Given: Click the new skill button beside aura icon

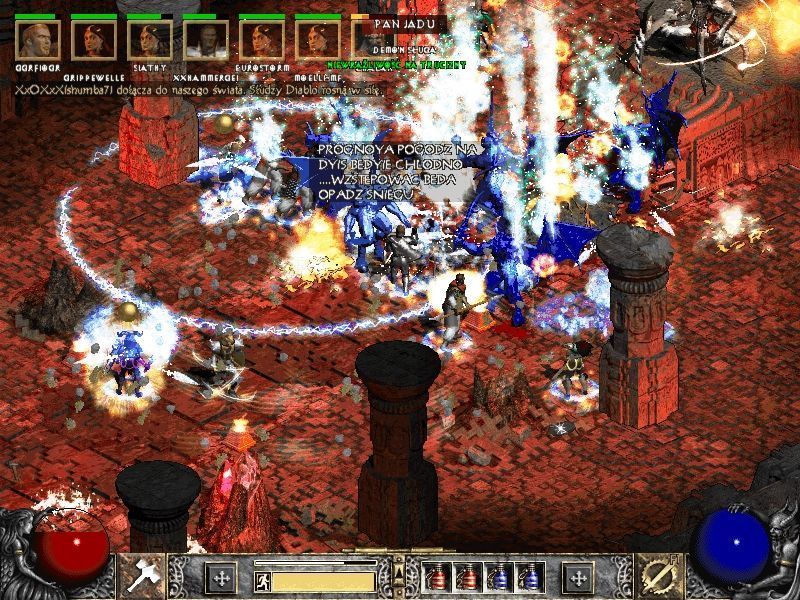Looking at the screenshot, I should click(579, 577).
